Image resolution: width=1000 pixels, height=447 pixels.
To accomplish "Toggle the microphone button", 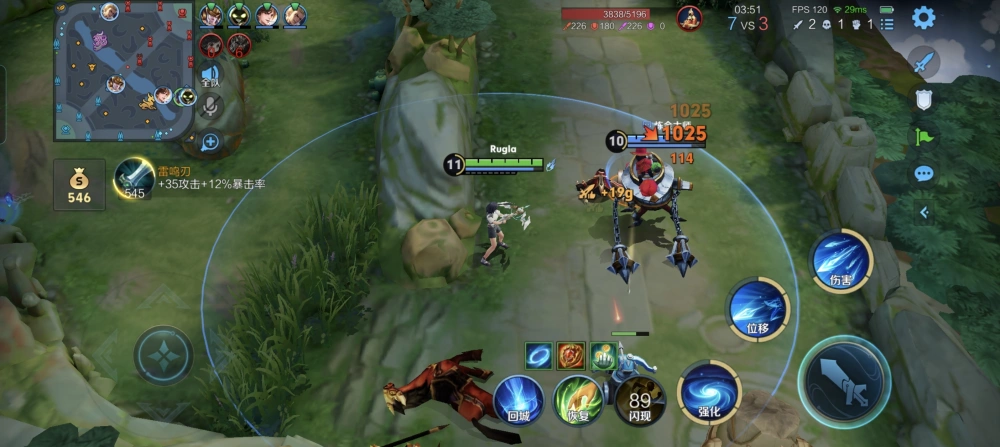I will (x=210, y=107).
